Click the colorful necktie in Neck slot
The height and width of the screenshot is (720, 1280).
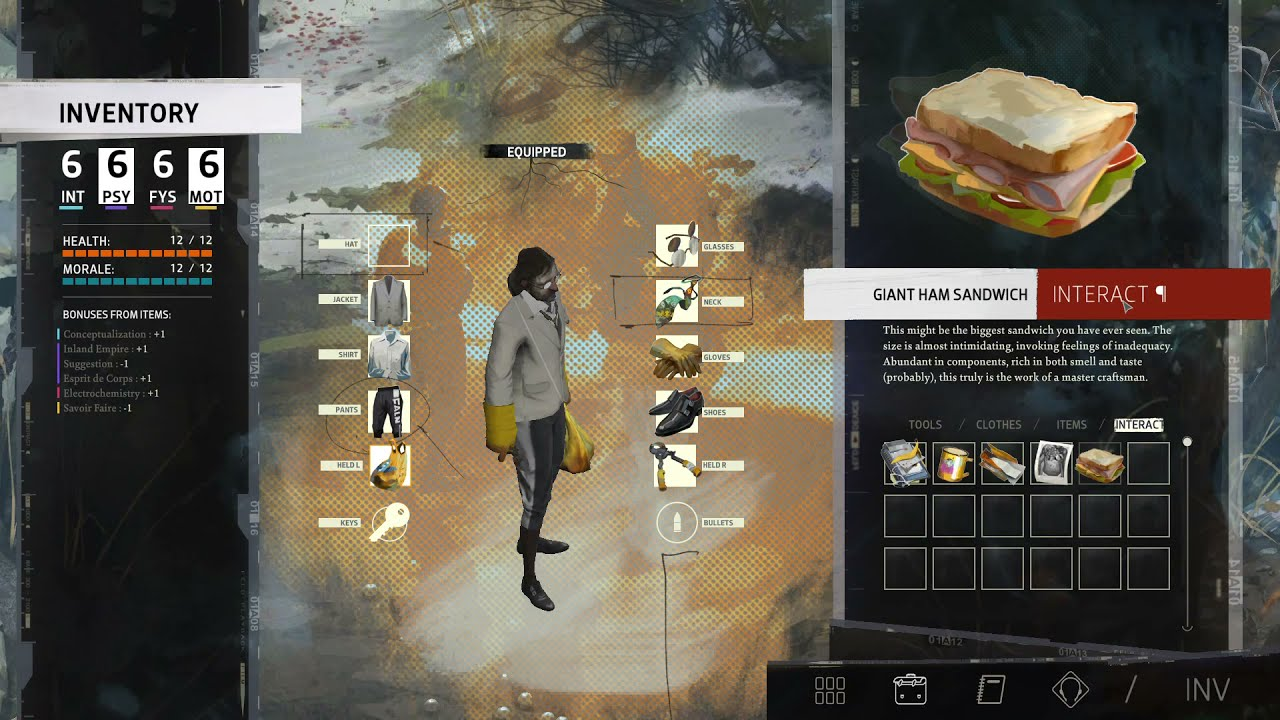(x=677, y=301)
